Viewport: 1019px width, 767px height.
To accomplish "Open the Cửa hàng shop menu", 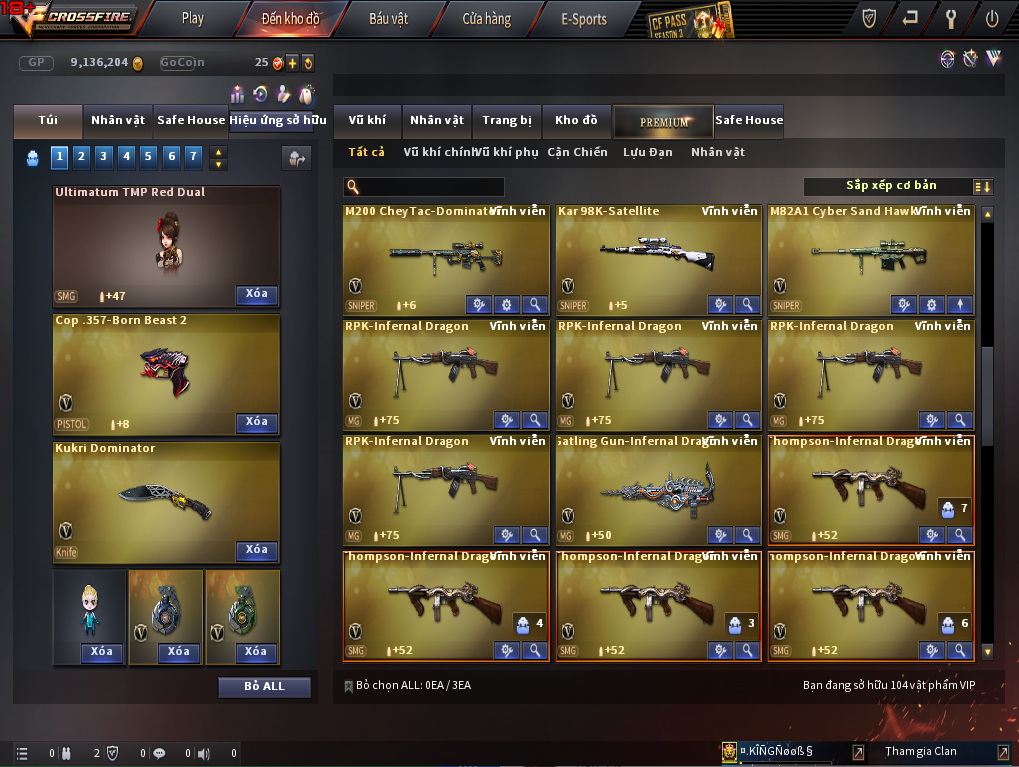I will (486, 18).
